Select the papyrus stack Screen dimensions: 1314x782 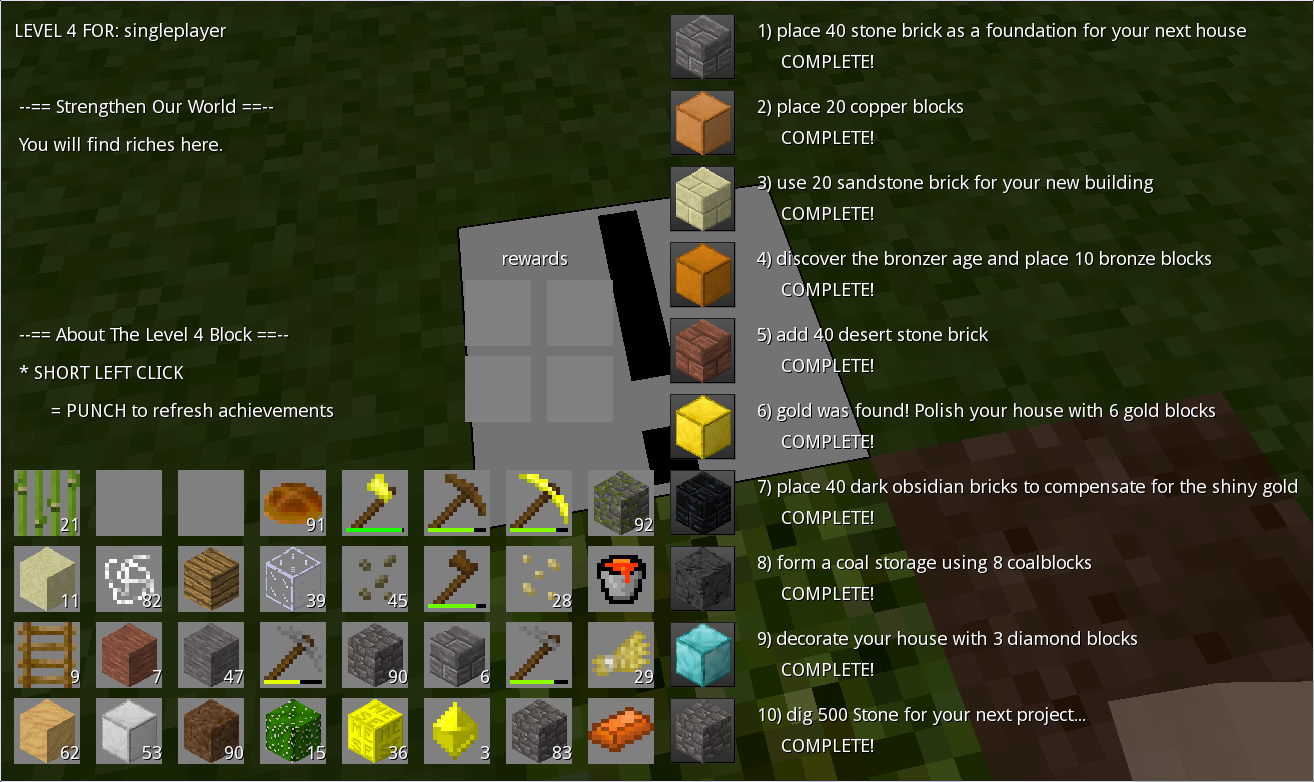pyautogui.click(x=47, y=503)
